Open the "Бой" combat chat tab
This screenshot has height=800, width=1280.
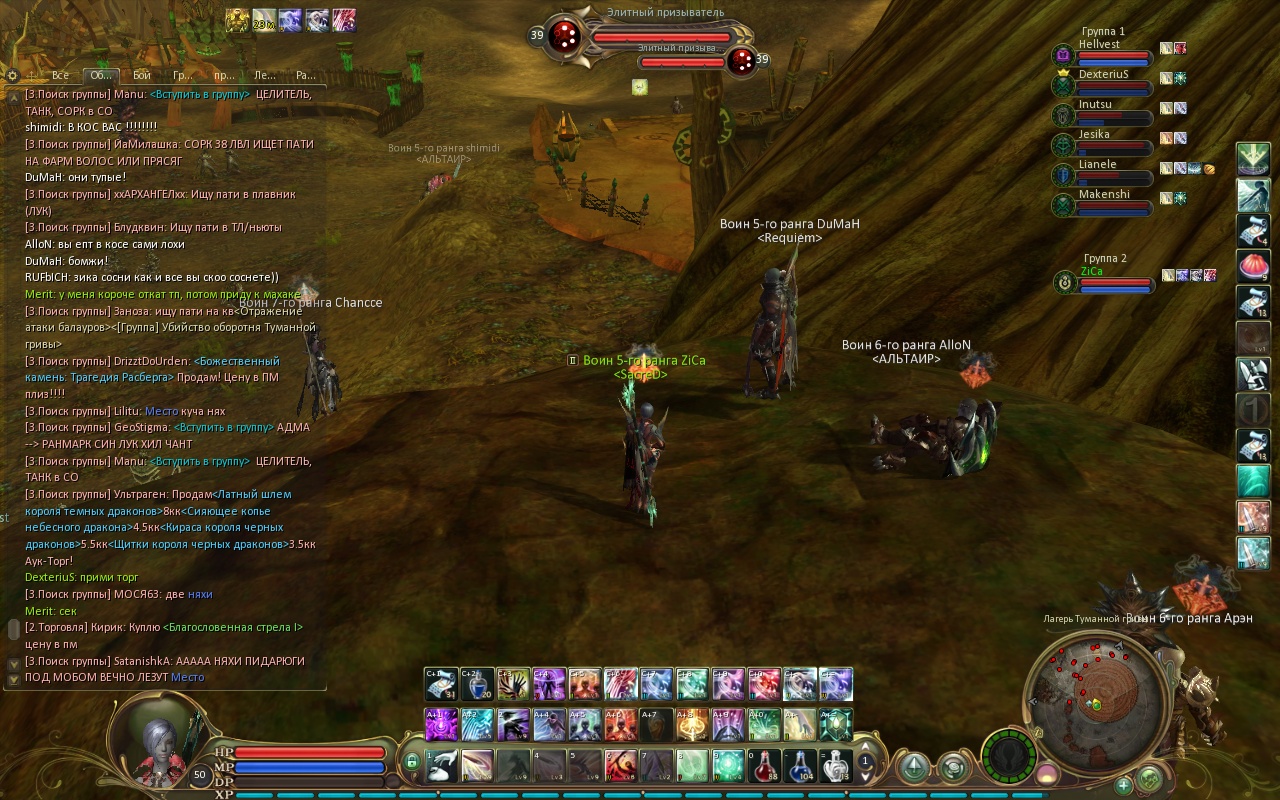tap(142, 75)
